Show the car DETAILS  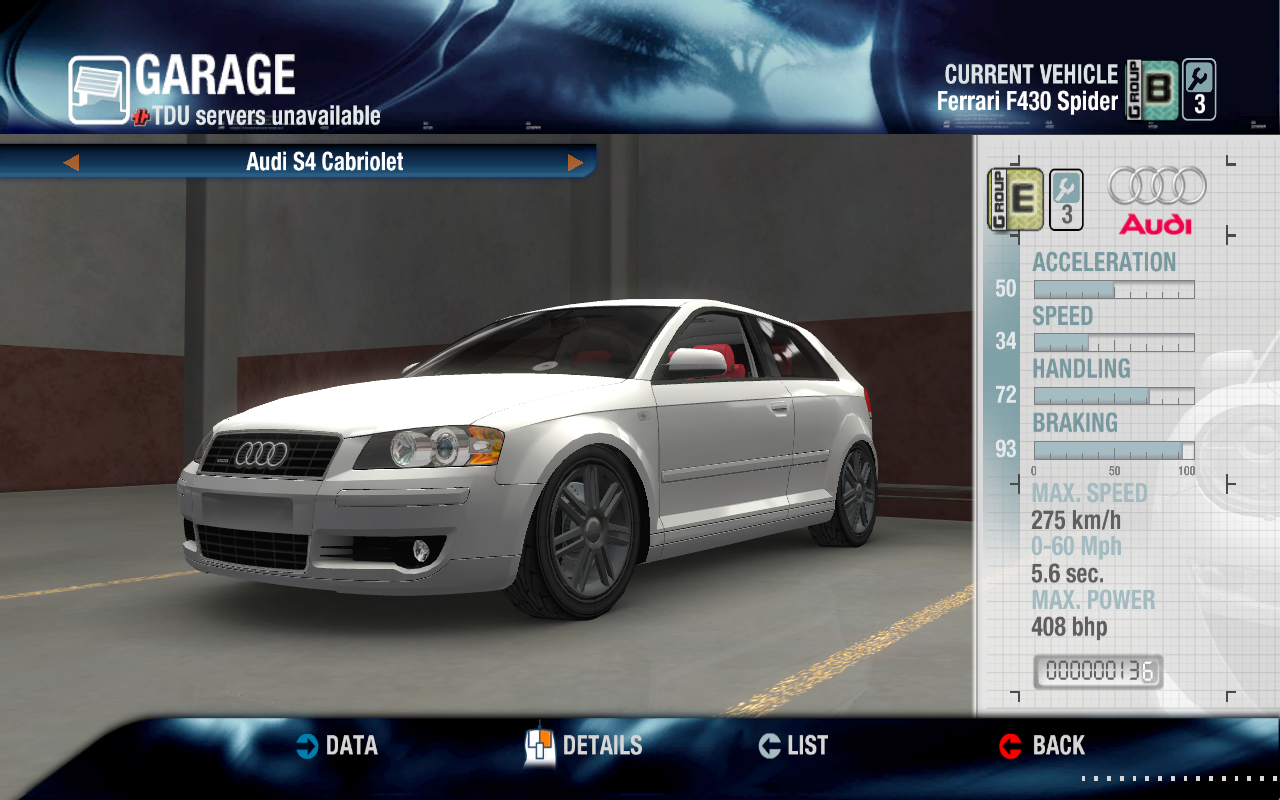(584, 746)
